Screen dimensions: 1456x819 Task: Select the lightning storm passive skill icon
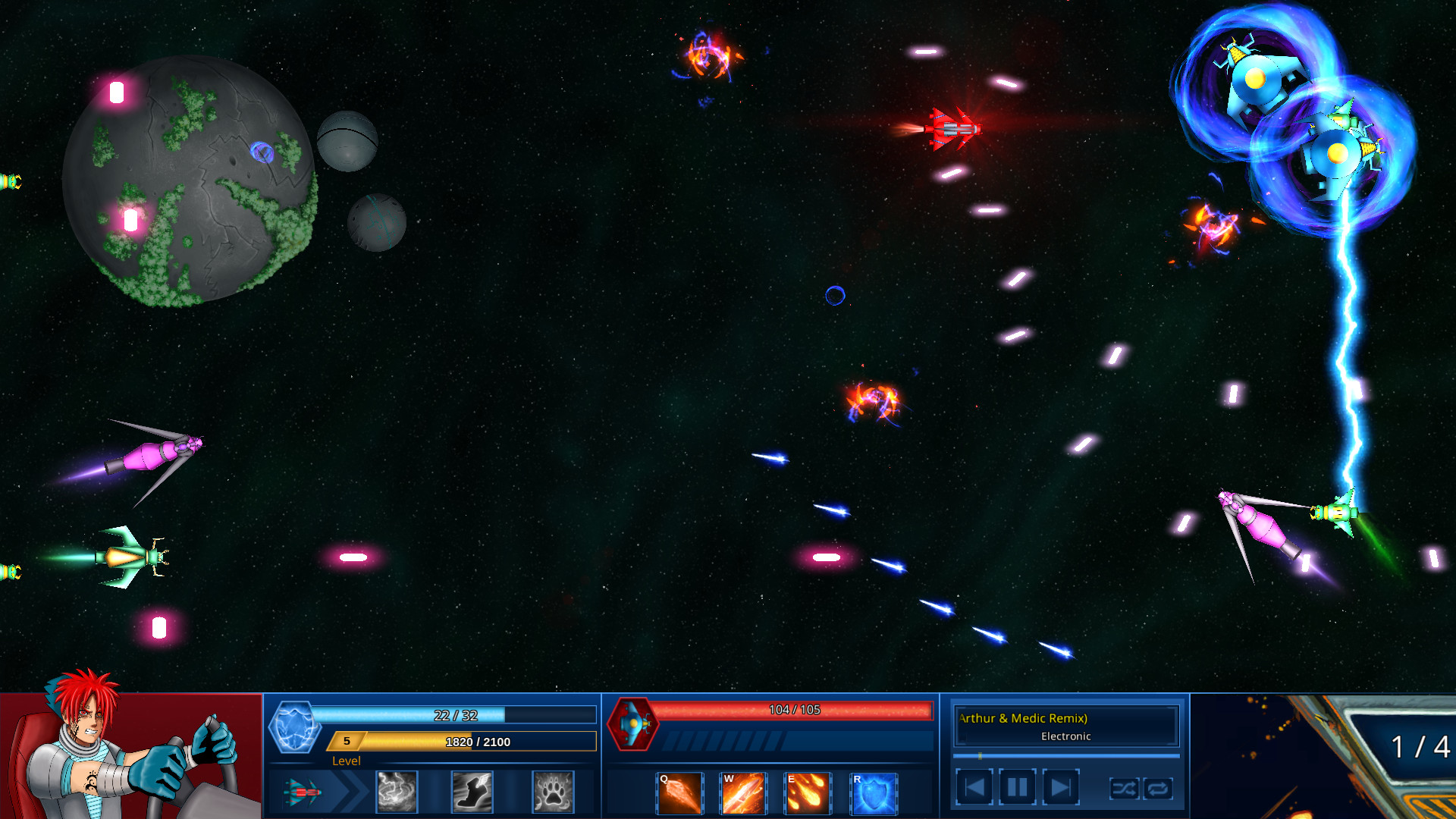point(397,791)
